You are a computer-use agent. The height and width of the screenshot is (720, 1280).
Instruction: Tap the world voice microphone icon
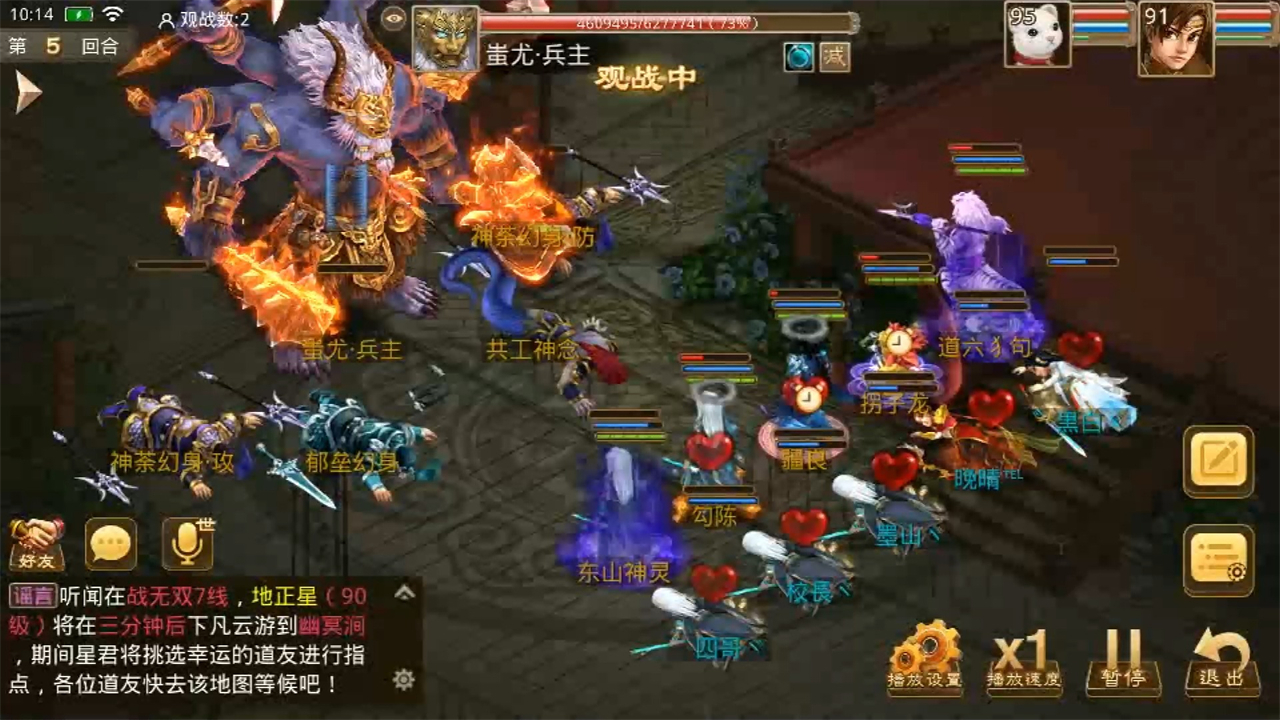[185, 545]
